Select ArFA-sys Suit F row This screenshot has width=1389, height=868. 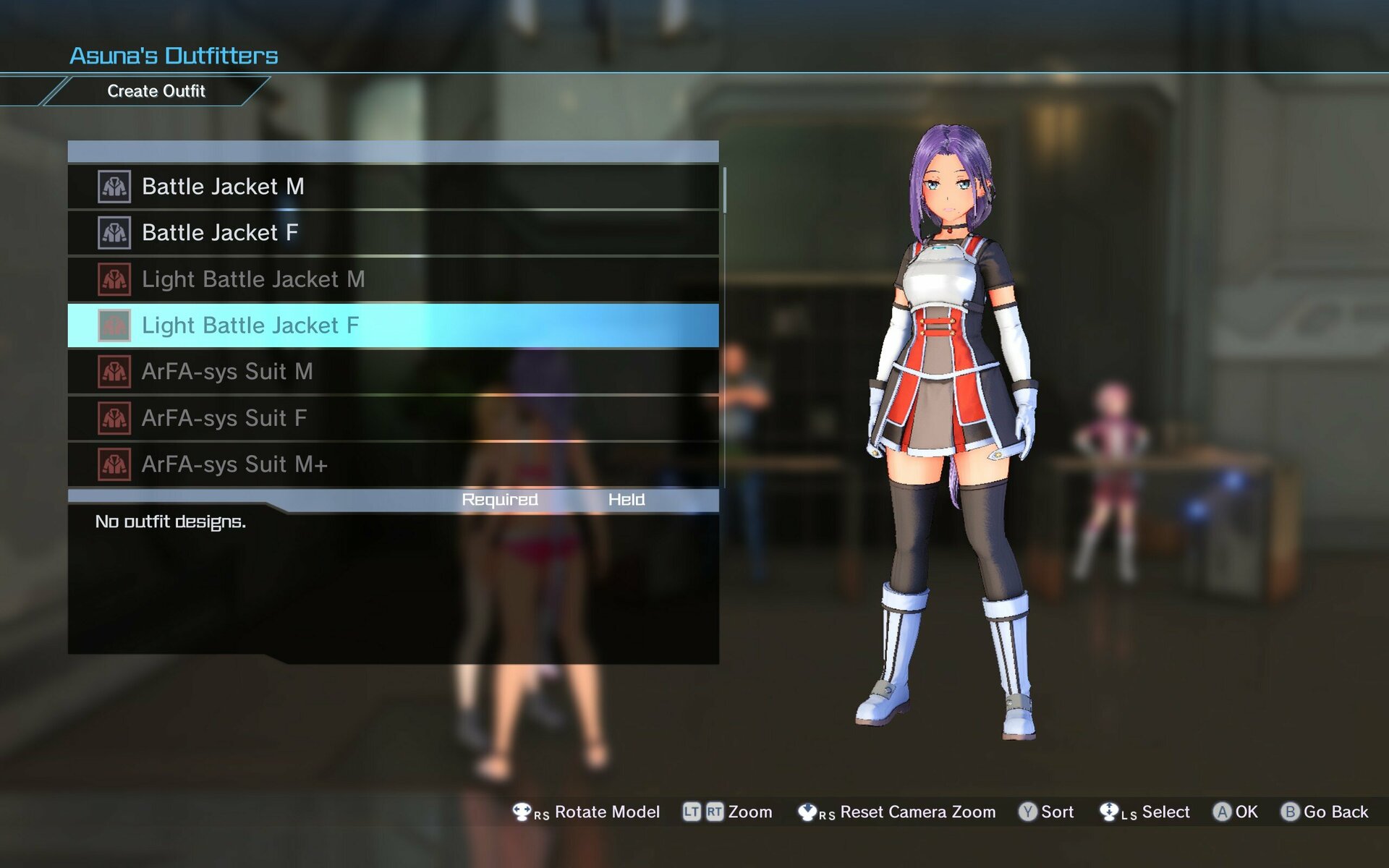coord(393,418)
